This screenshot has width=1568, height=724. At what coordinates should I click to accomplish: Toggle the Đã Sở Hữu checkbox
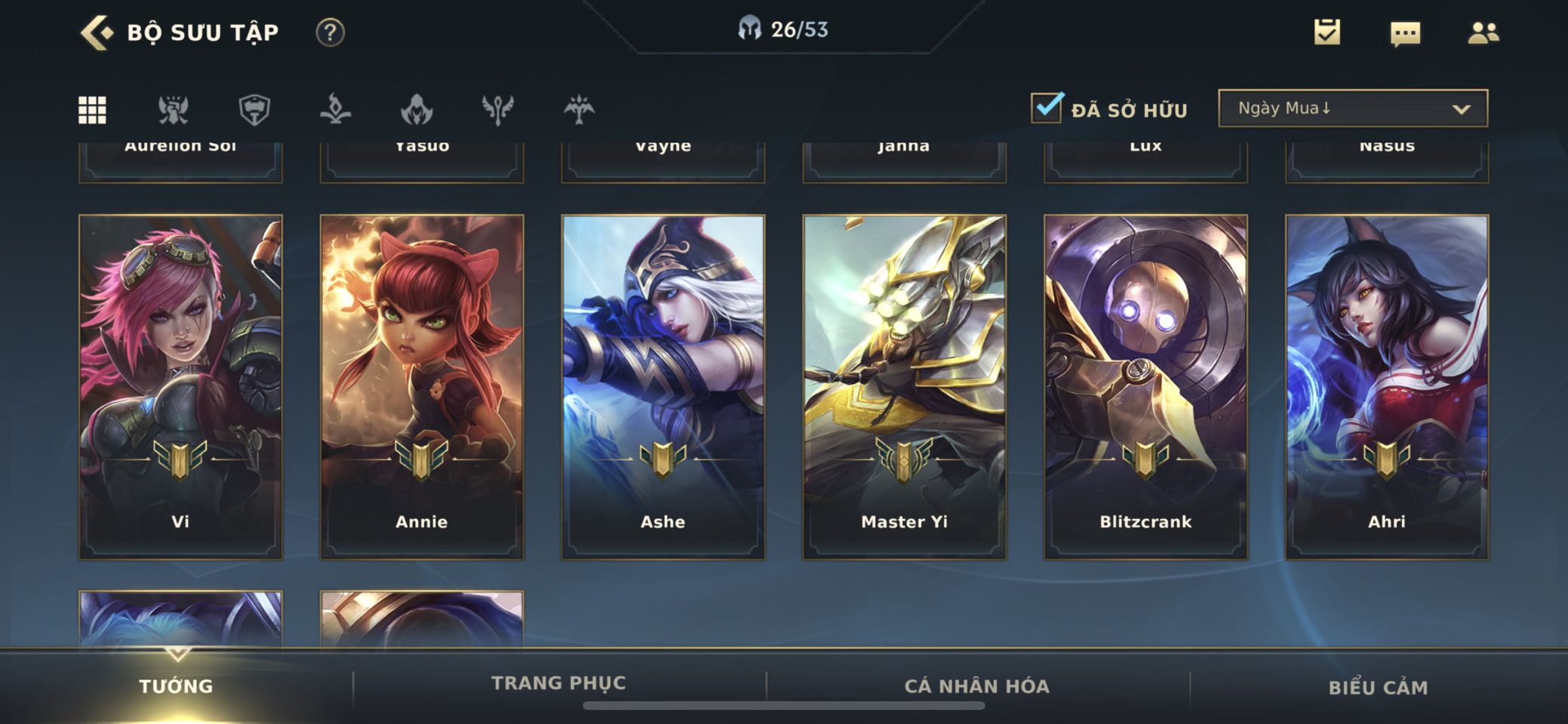1047,109
